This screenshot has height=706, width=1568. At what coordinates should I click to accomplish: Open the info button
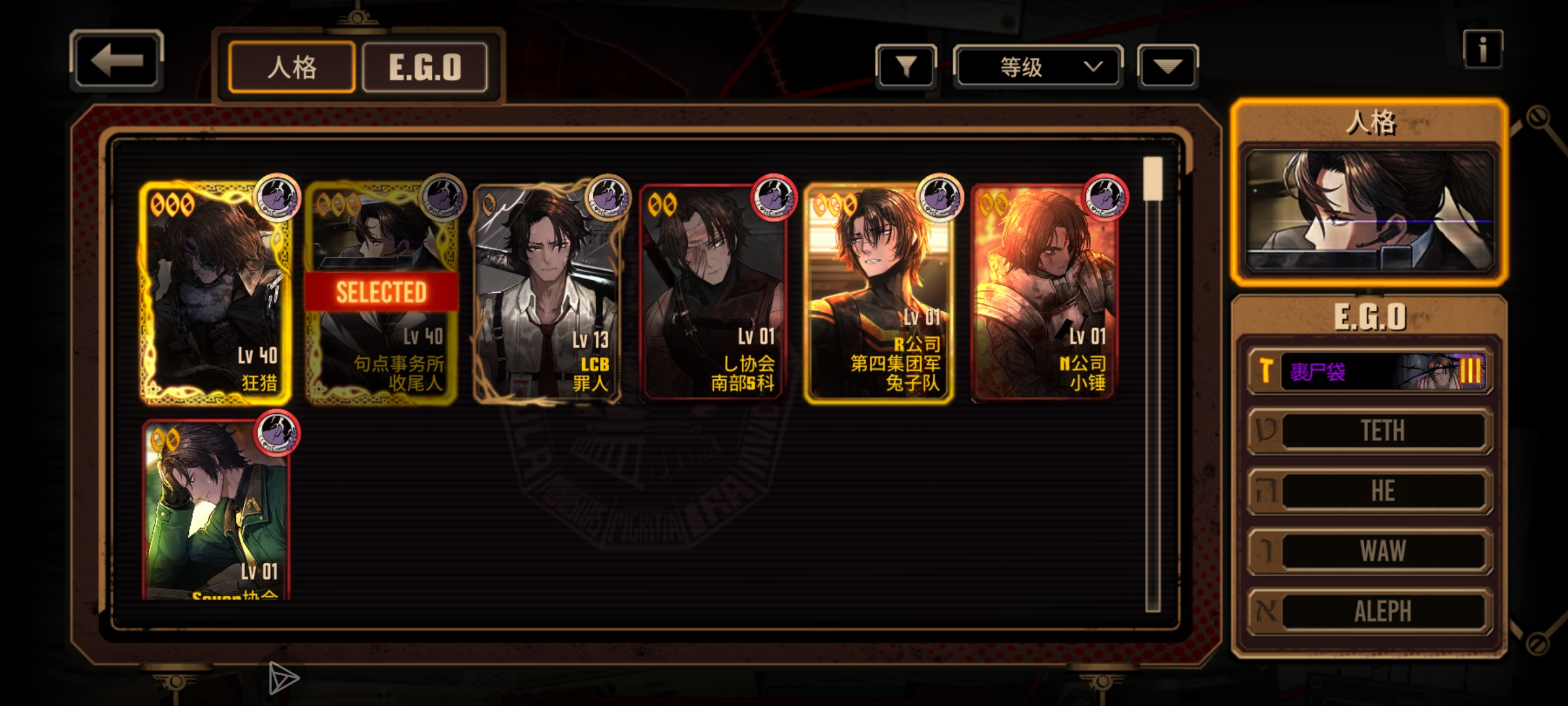pos(1482,49)
